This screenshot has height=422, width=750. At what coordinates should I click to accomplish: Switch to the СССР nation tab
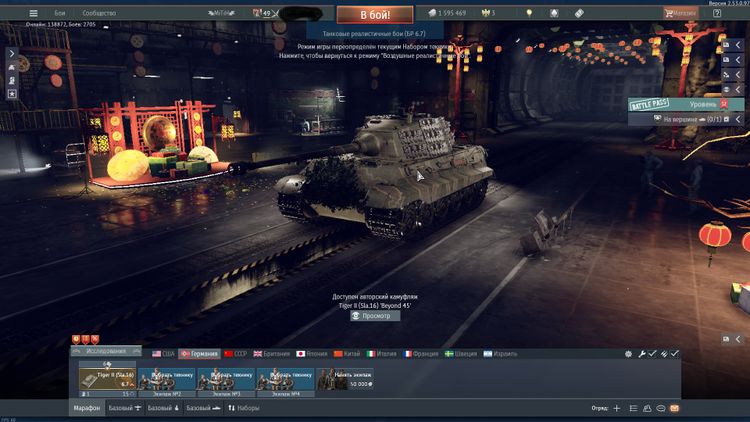pyautogui.click(x=235, y=354)
